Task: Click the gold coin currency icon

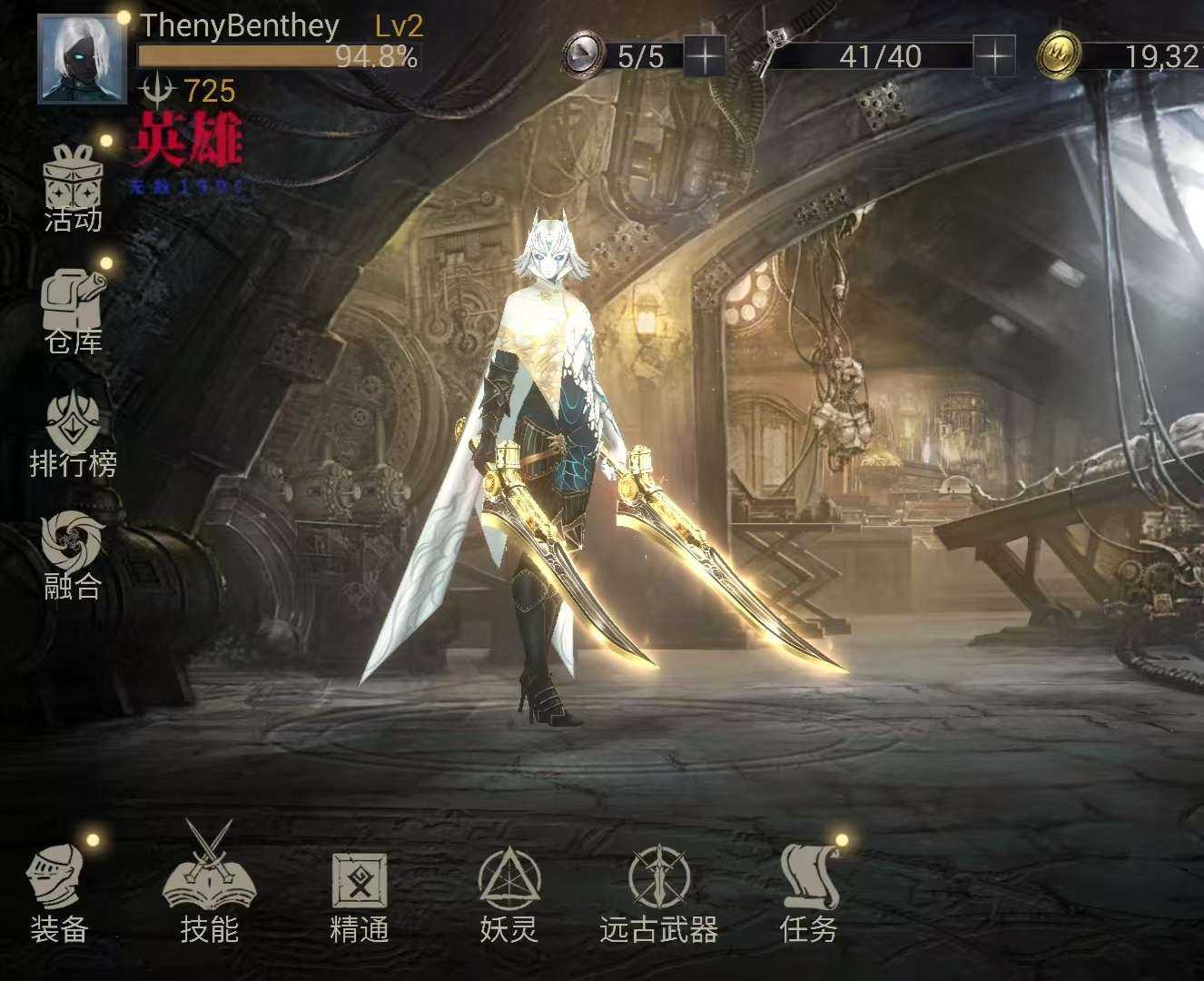Action: click(1060, 55)
